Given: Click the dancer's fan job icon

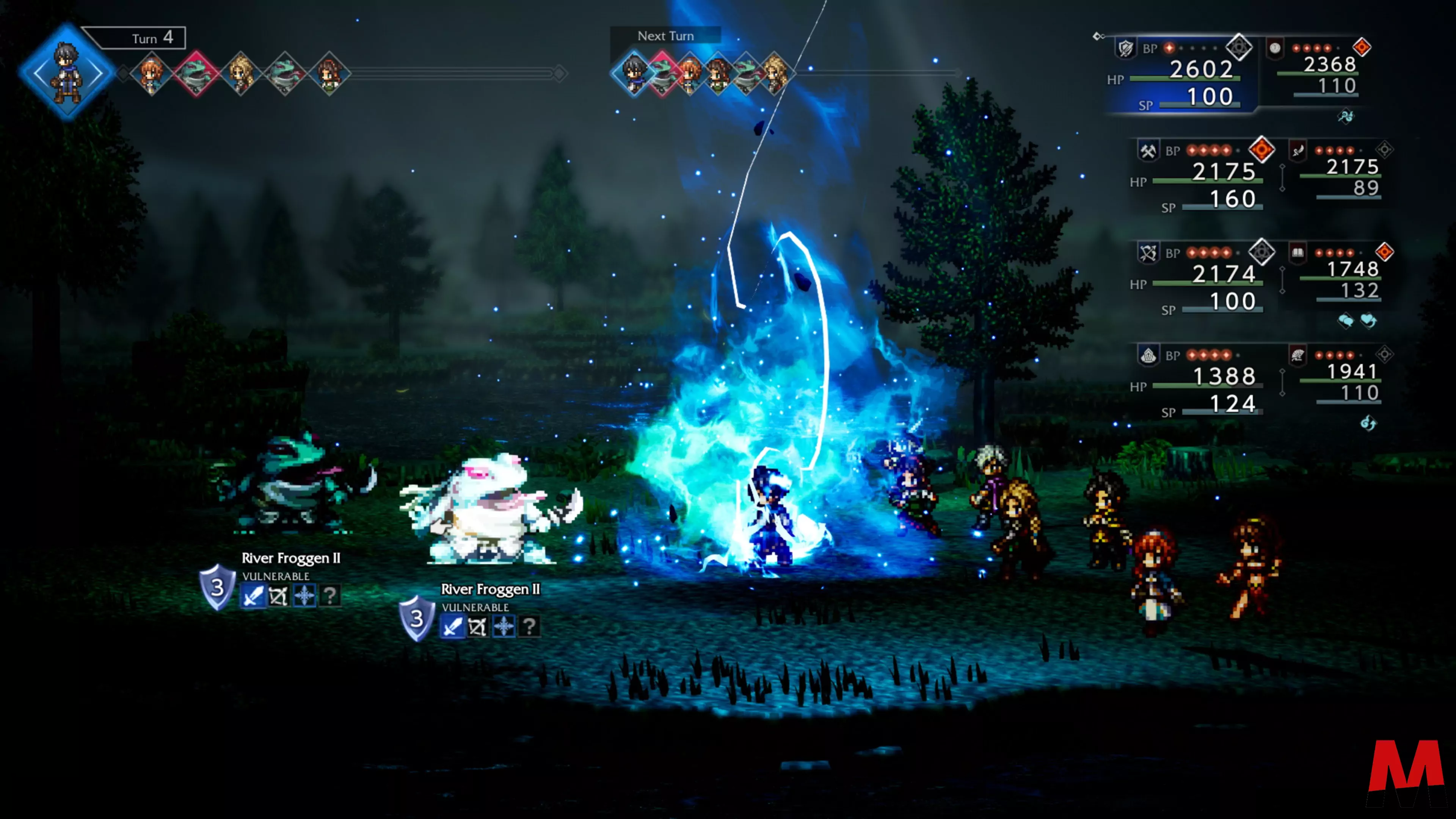Looking at the screenshot, I should (1297, 355).
